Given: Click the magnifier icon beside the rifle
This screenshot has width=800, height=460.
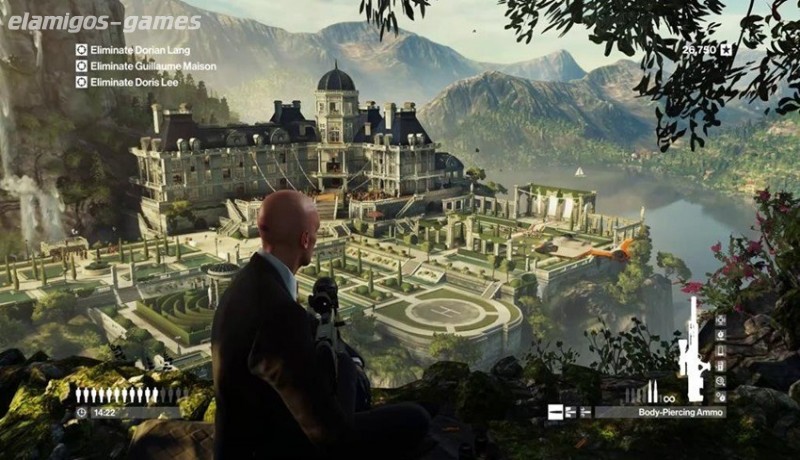Looking at the screenshot, I should (x=721, y=381).
